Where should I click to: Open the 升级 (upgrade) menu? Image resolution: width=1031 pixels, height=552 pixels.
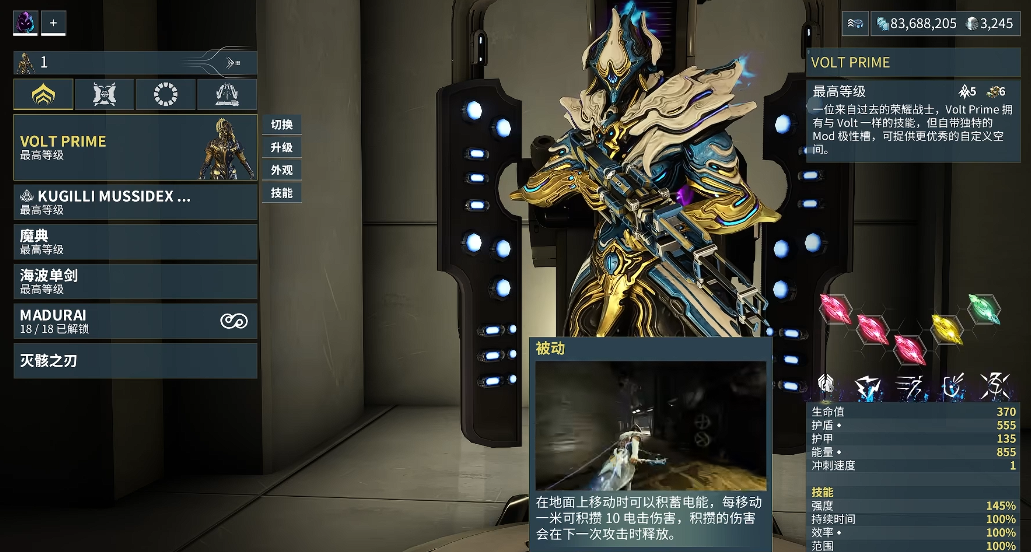pyautogui.click(x=281, y=147)
